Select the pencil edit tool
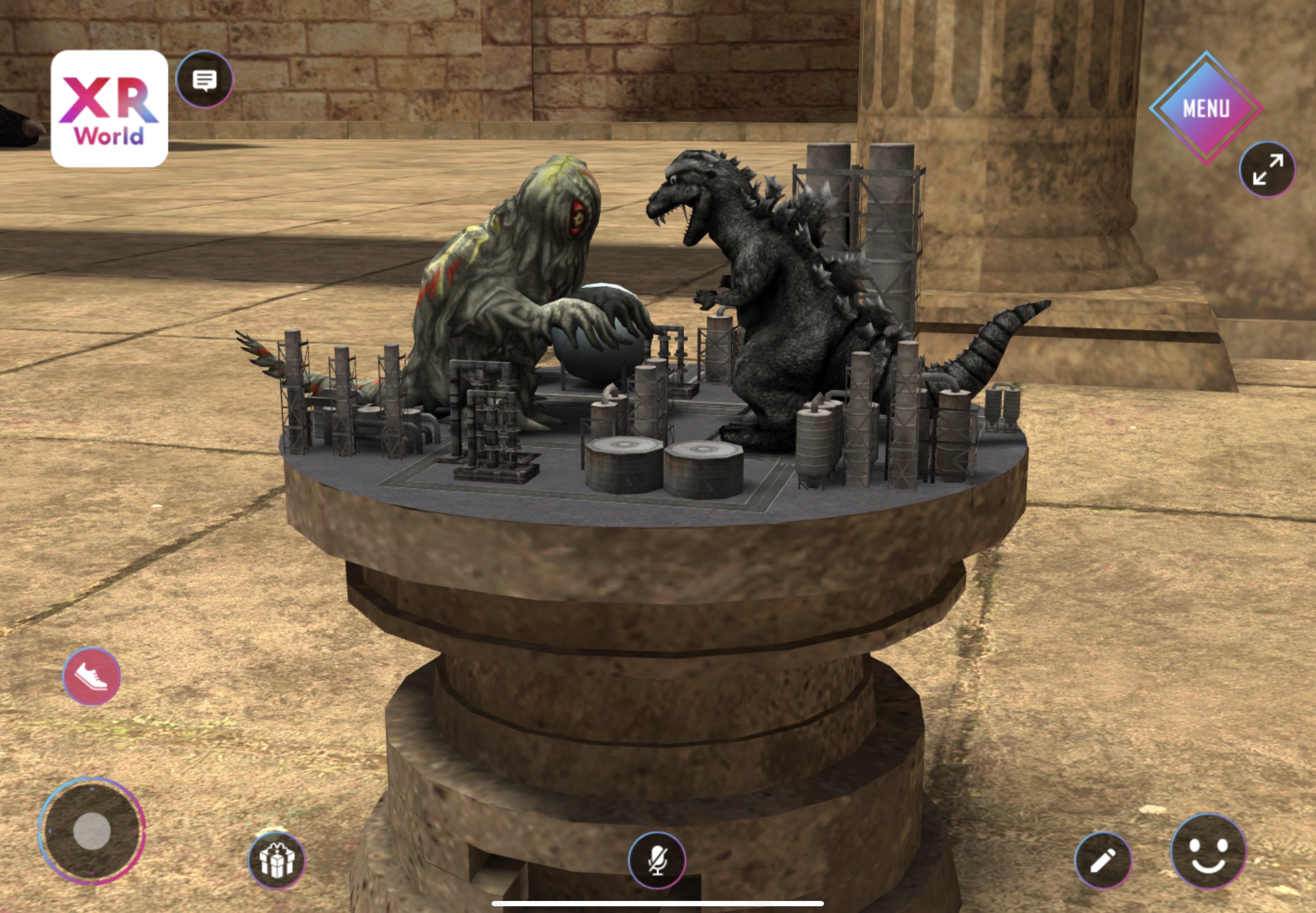Screen dimensions: 1316x913 click(x=1102, y=860)
